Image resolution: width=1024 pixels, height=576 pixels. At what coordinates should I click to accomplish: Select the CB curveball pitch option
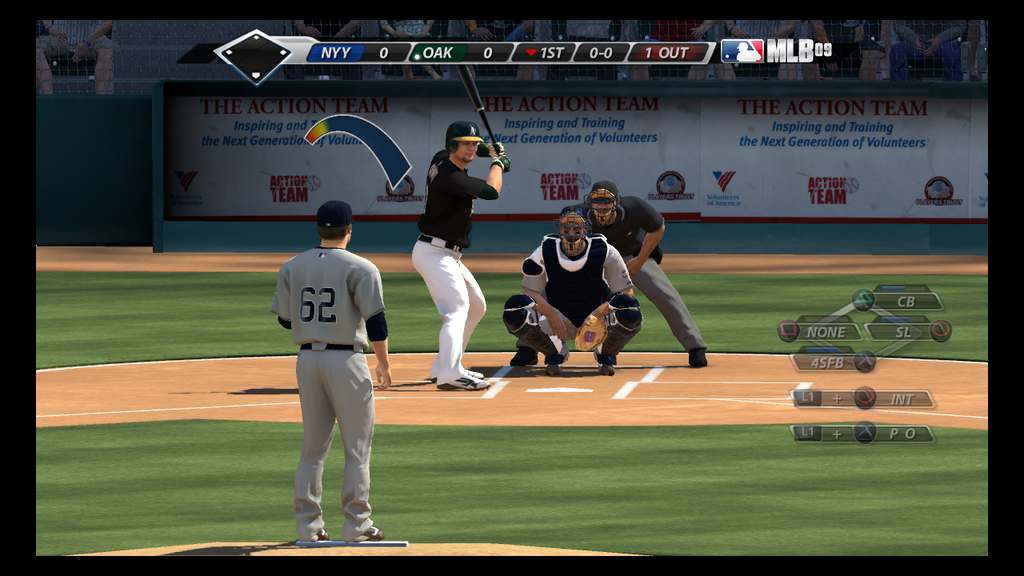pyautogui.click(x=905, y=301)
